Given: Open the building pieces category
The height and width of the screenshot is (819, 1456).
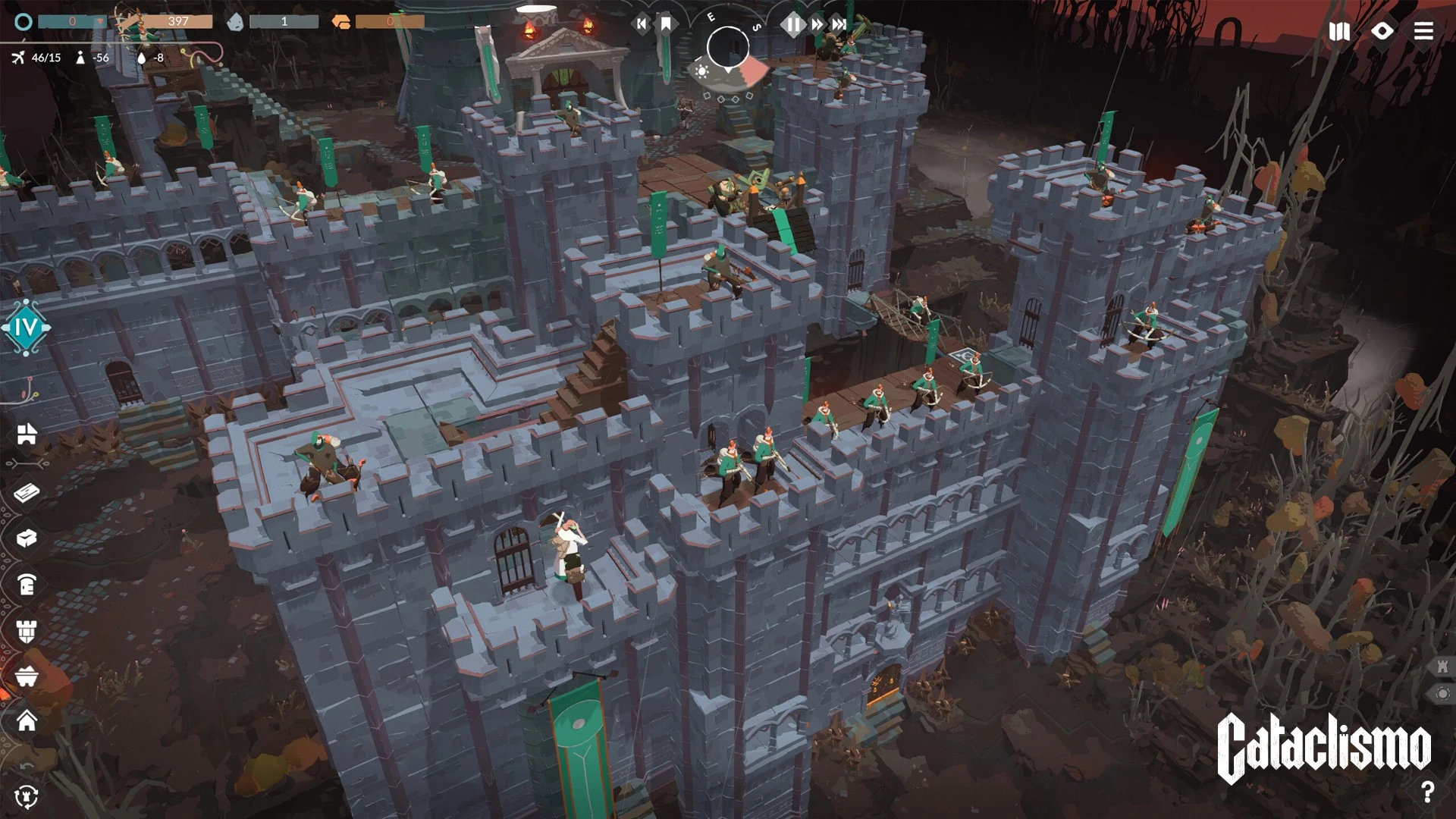Looking at the screenshot, I should point(27,434).
